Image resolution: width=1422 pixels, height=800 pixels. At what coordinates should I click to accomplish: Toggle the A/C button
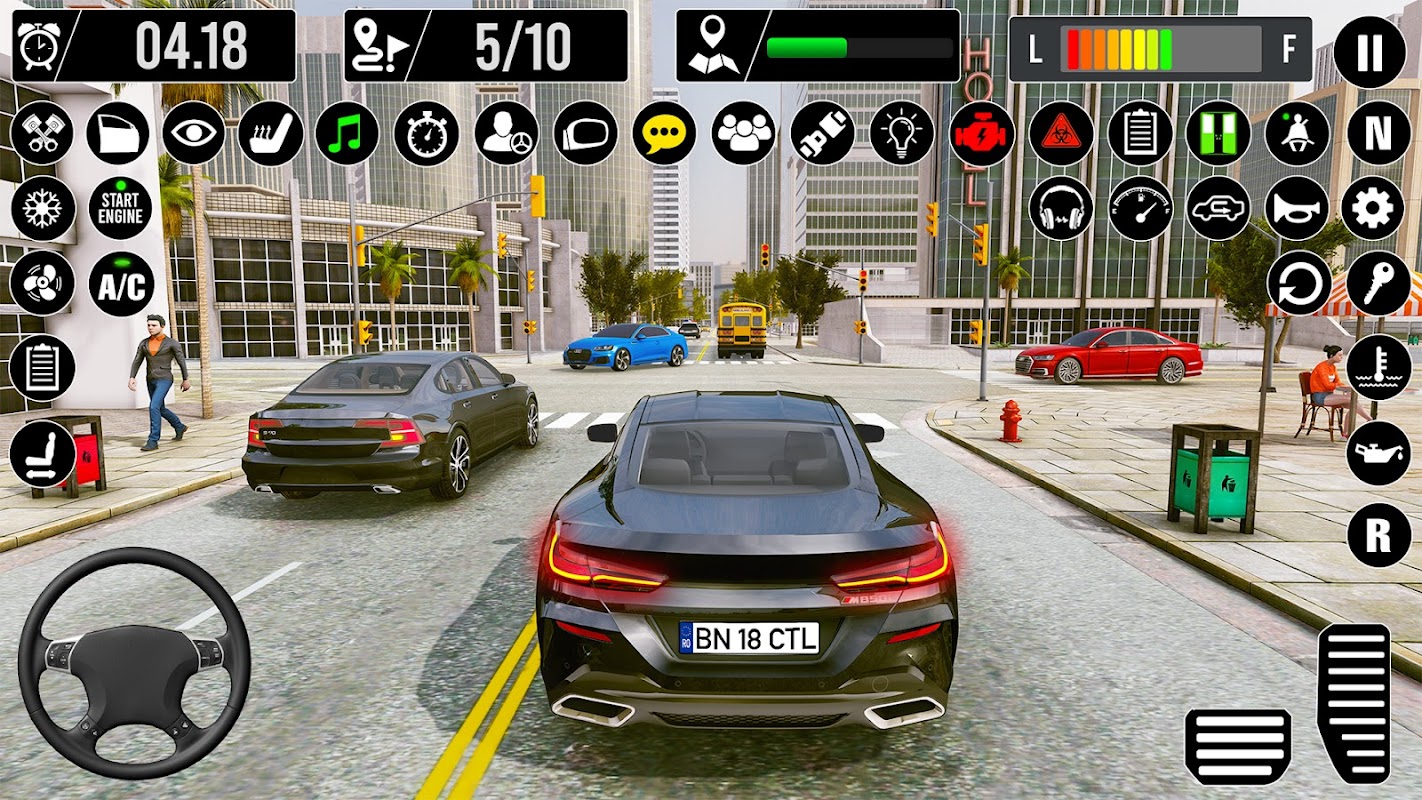click(x=121, y=284)
